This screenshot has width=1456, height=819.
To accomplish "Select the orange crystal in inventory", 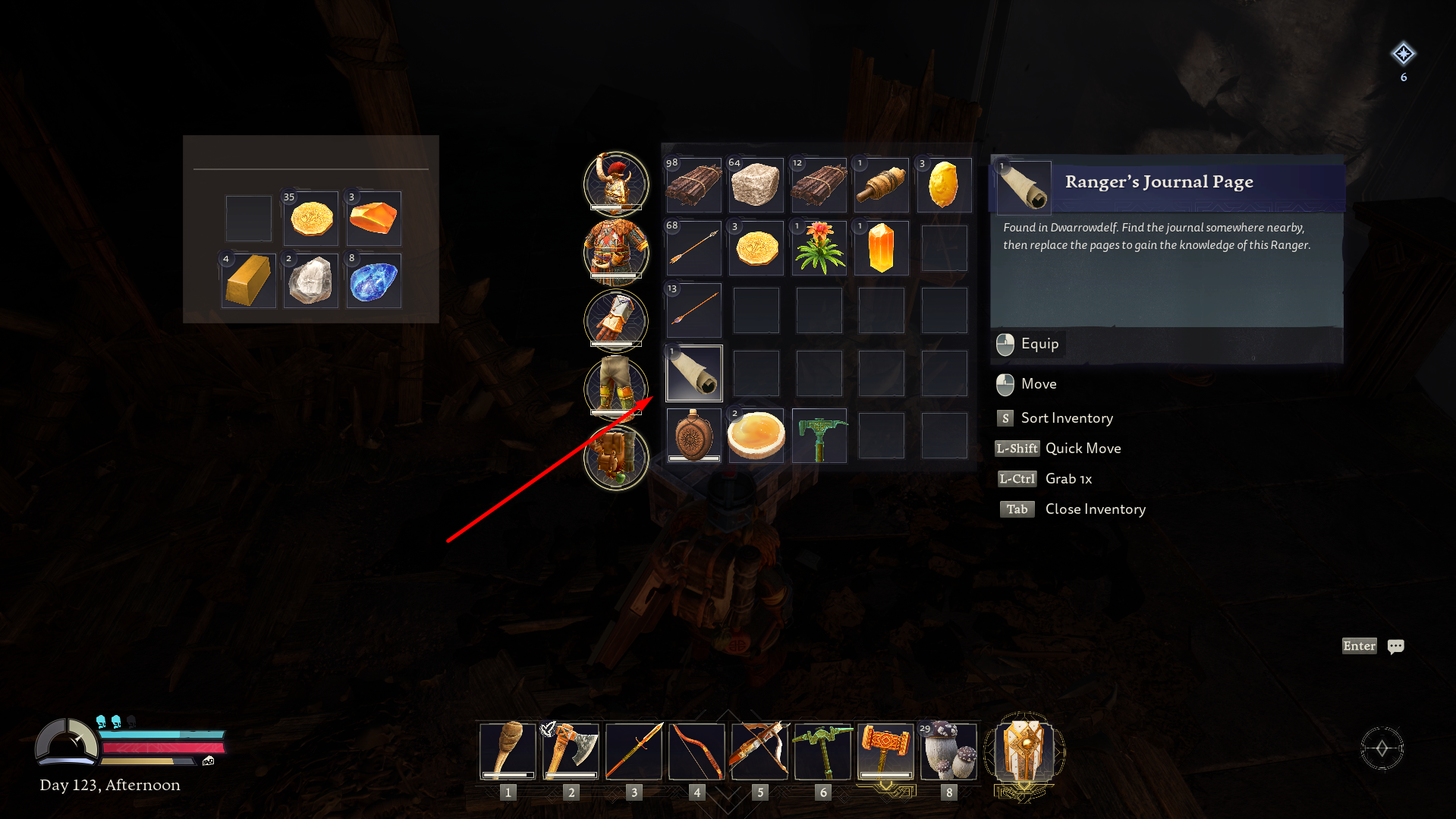I will click(x=881, y=247).
